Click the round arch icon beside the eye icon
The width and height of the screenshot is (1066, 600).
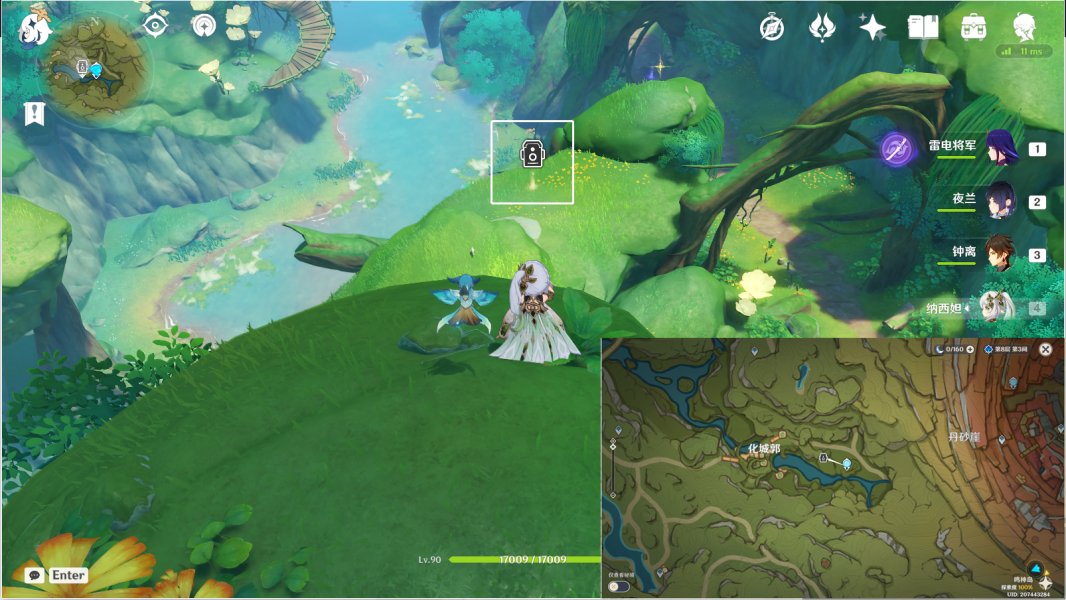coord(204,26)
